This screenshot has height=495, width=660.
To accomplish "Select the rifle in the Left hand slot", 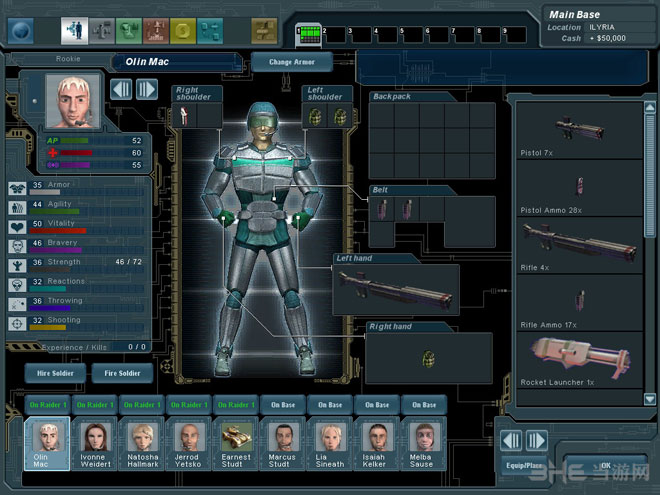I will click(397, 291).
